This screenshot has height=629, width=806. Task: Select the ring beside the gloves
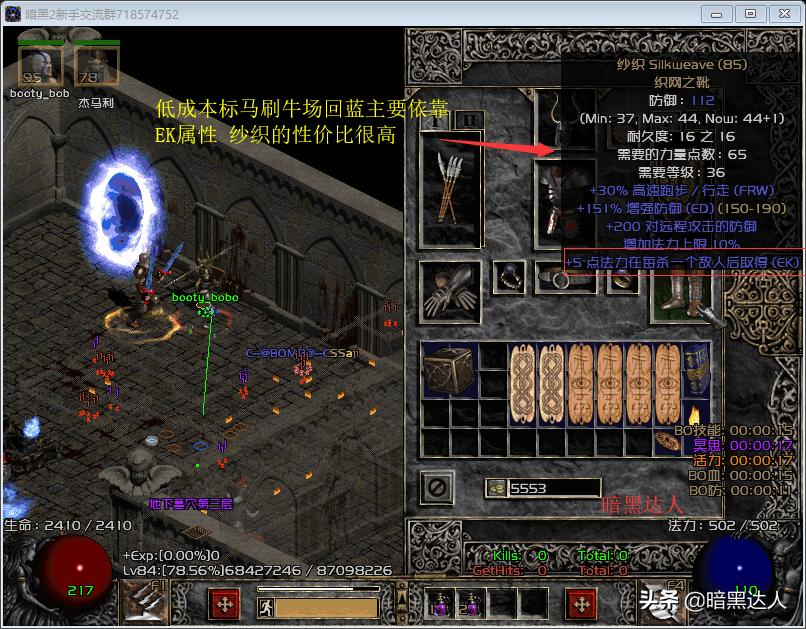[511, 279]
